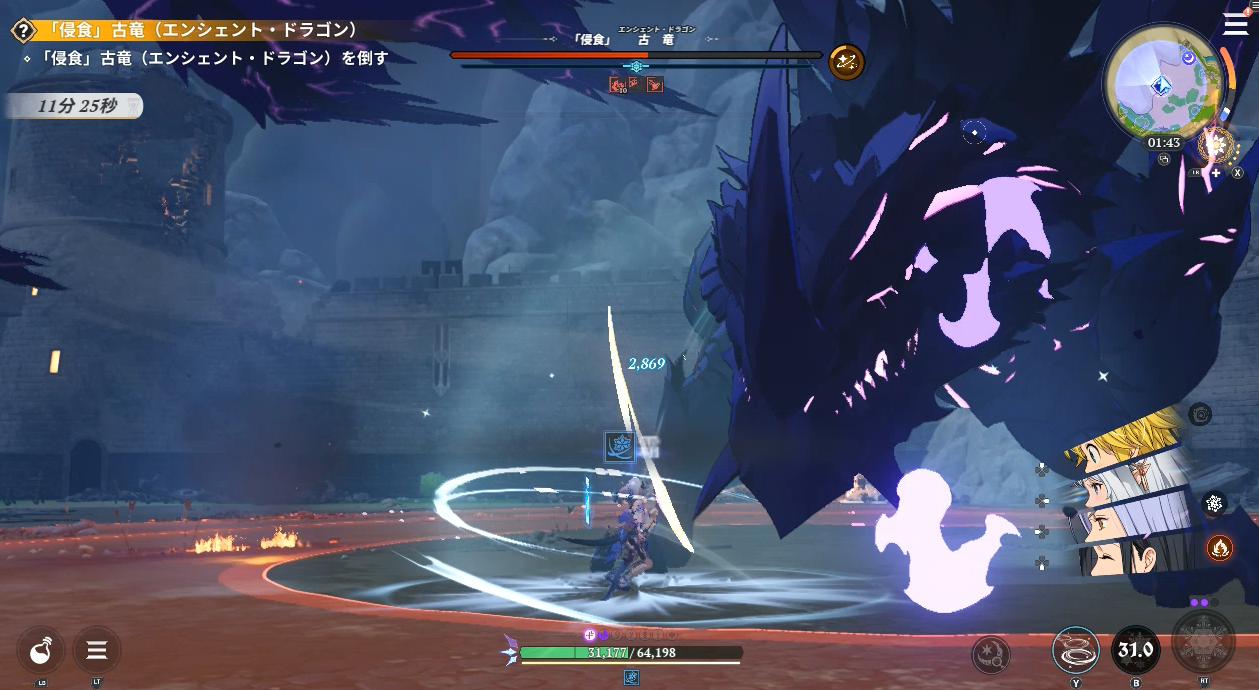Select the white snowflake element icon
This screenshot has width=1259, height=690.
[x=1215, y=503]
